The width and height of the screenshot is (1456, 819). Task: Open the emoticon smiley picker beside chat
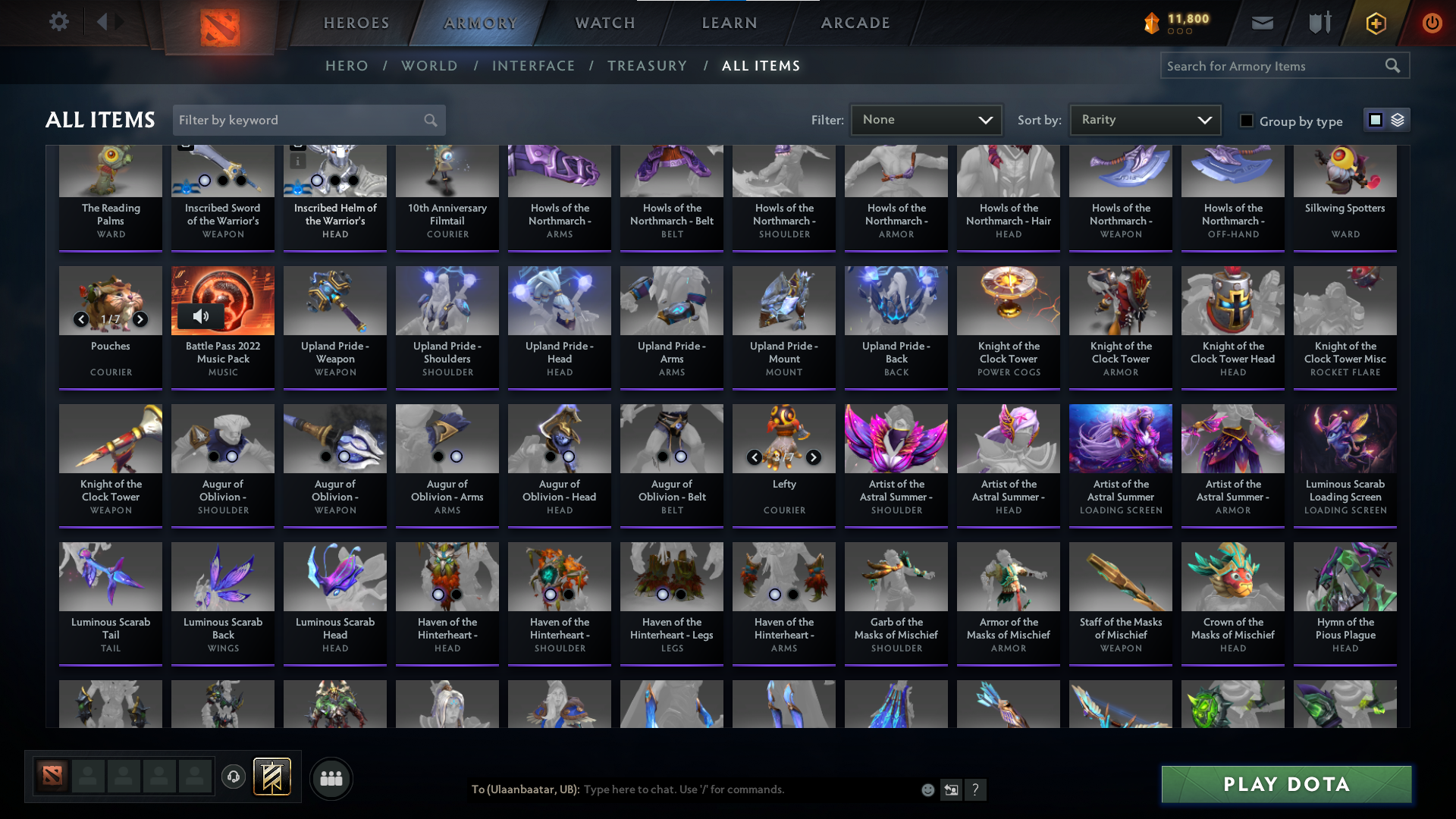tap(927, 789)
